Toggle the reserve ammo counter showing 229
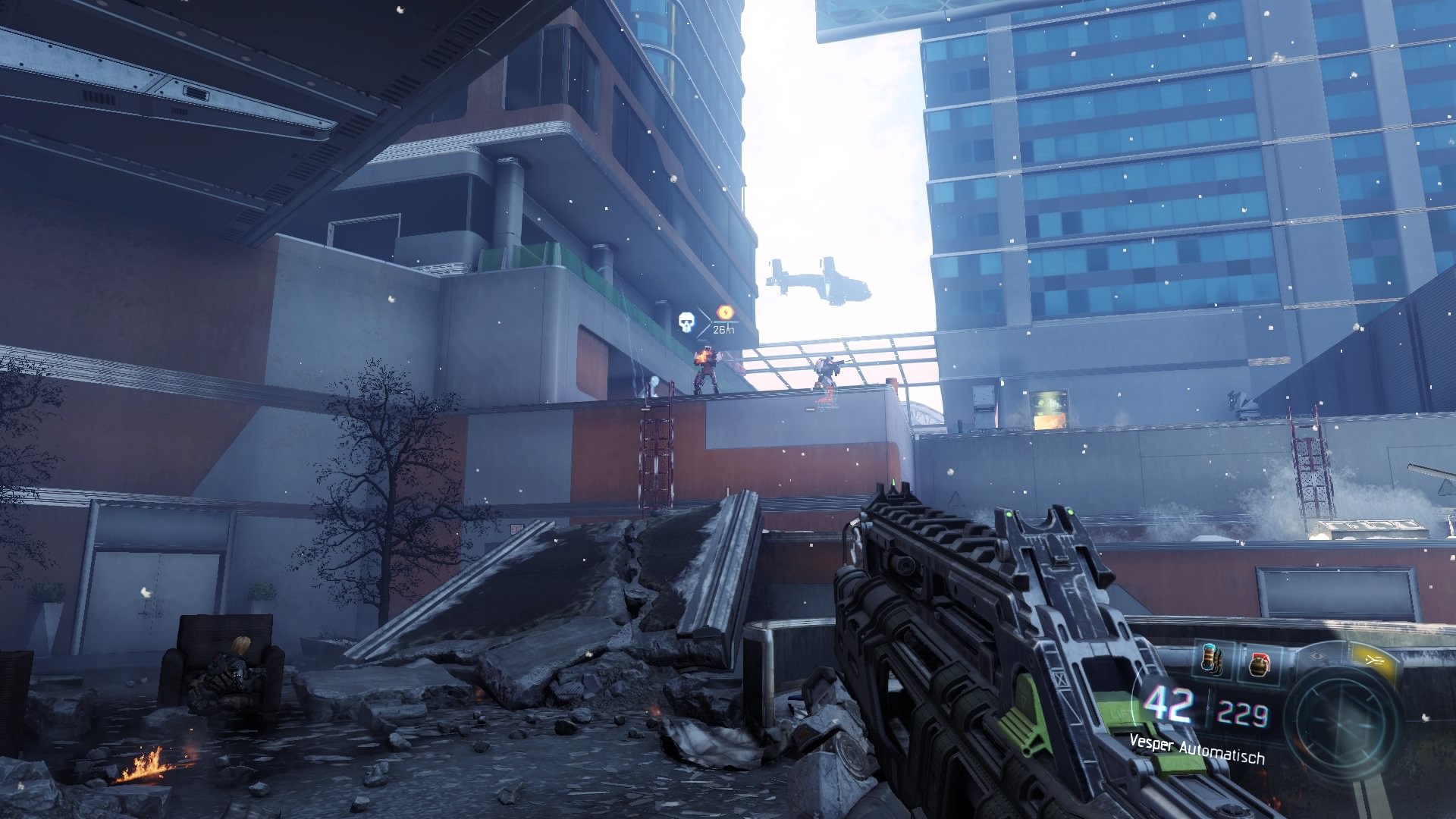Image resolution: width=1456 pixels, height=819 pixels. (x=1240, y=711)
